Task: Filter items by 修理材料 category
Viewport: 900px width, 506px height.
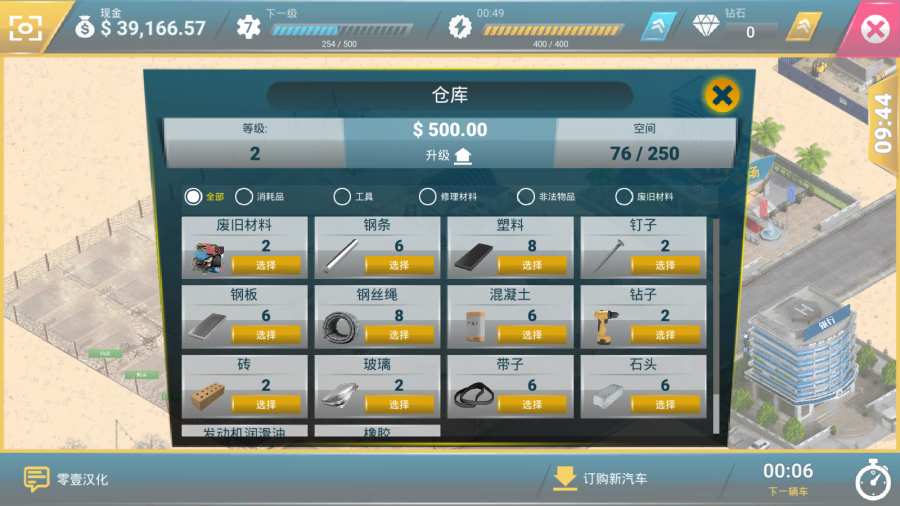Action: click(428, 197)
